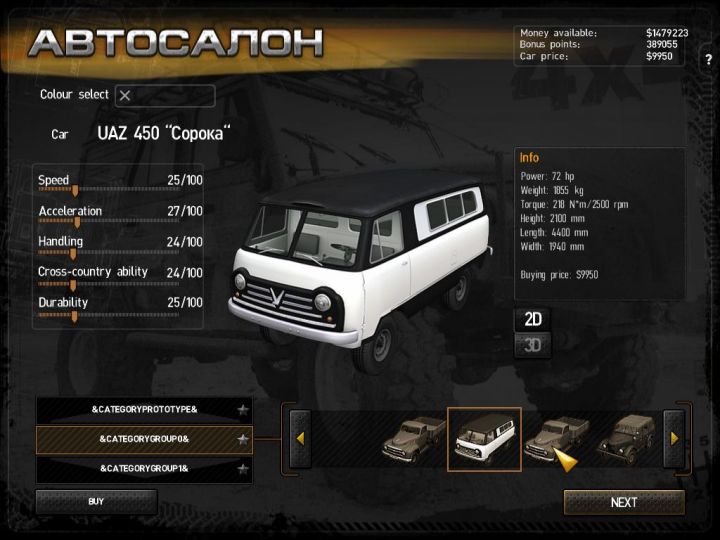720x540 pixels.
Task: Switch to the 2D view
Action: click(x=533, y=319)
